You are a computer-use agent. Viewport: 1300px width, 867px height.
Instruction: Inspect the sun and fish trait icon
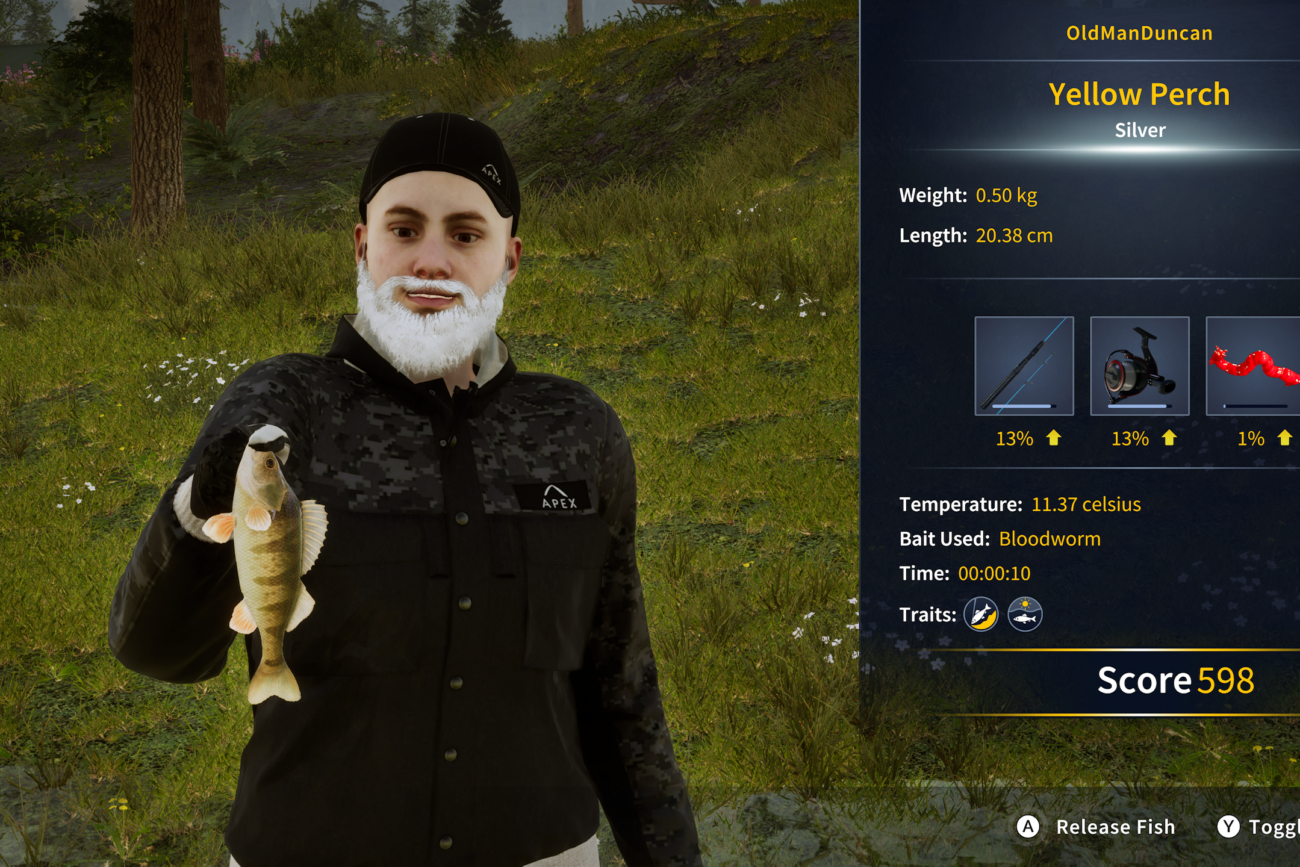click(1025, 614)
